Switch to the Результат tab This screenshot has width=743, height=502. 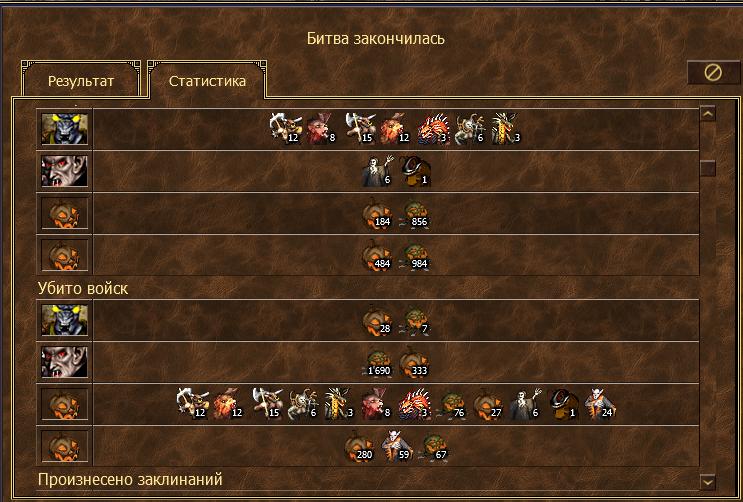(x=81, y=82)
